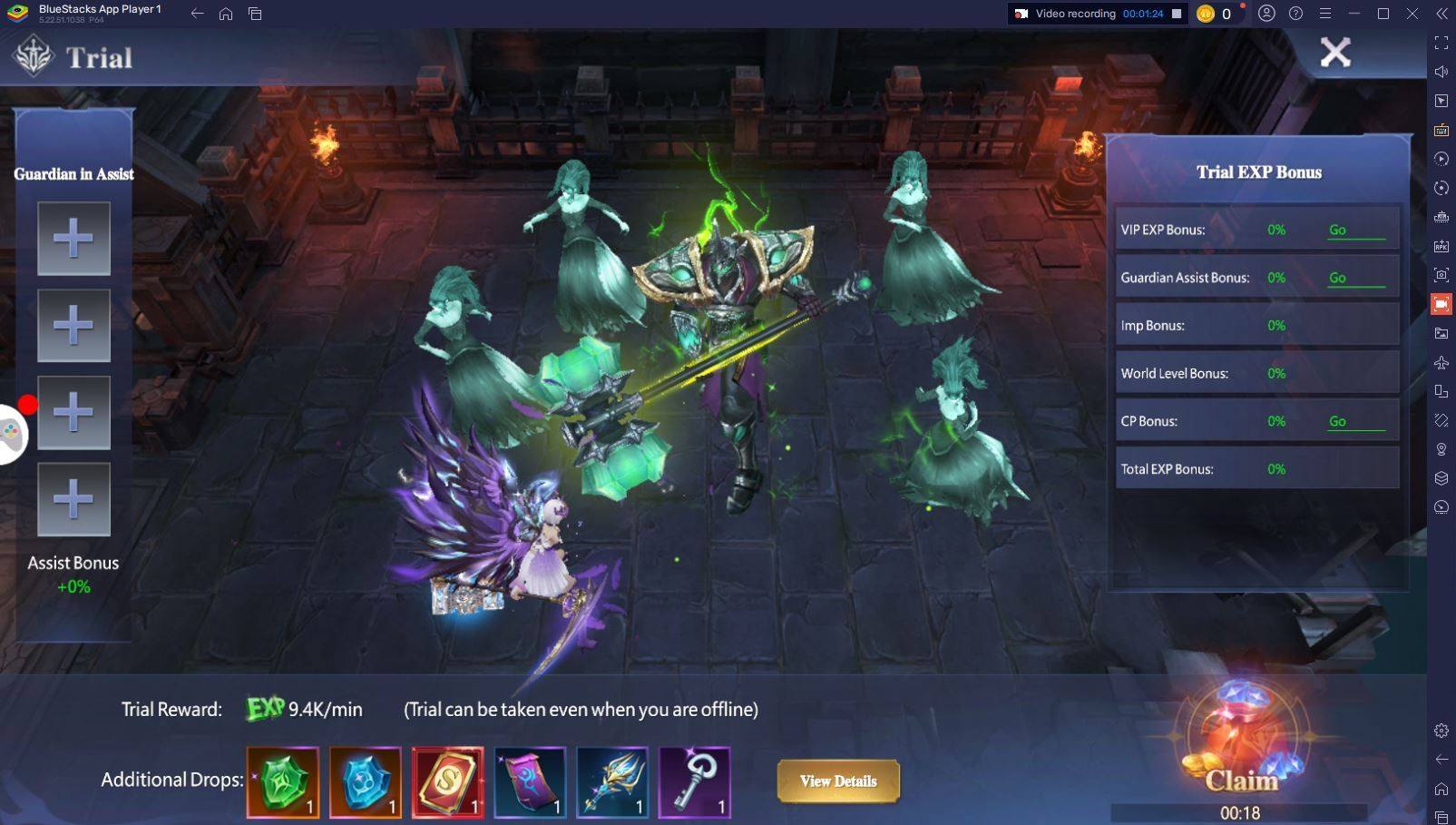Go to Guardian Assist Bonus
Screen dimensions: 1456x825
coord(1338,279)
